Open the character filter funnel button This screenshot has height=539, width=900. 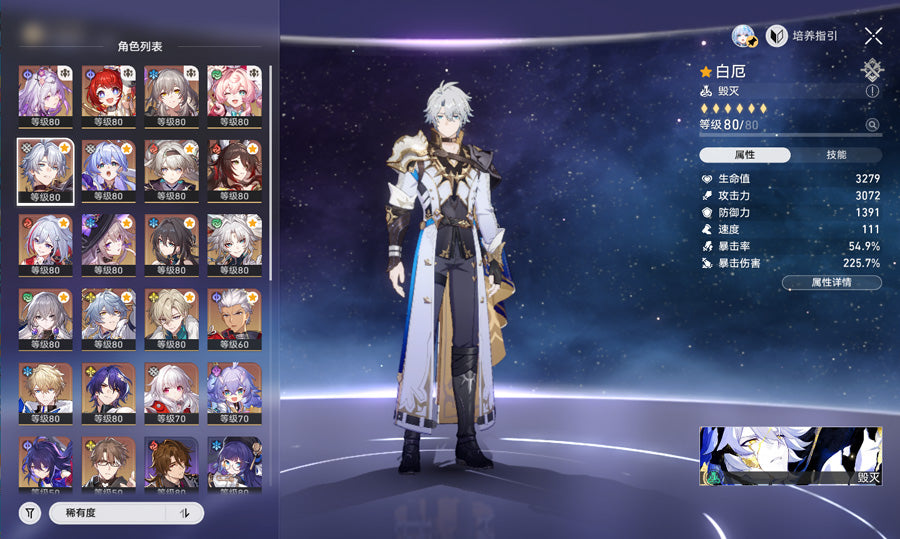tap(30, 513)
